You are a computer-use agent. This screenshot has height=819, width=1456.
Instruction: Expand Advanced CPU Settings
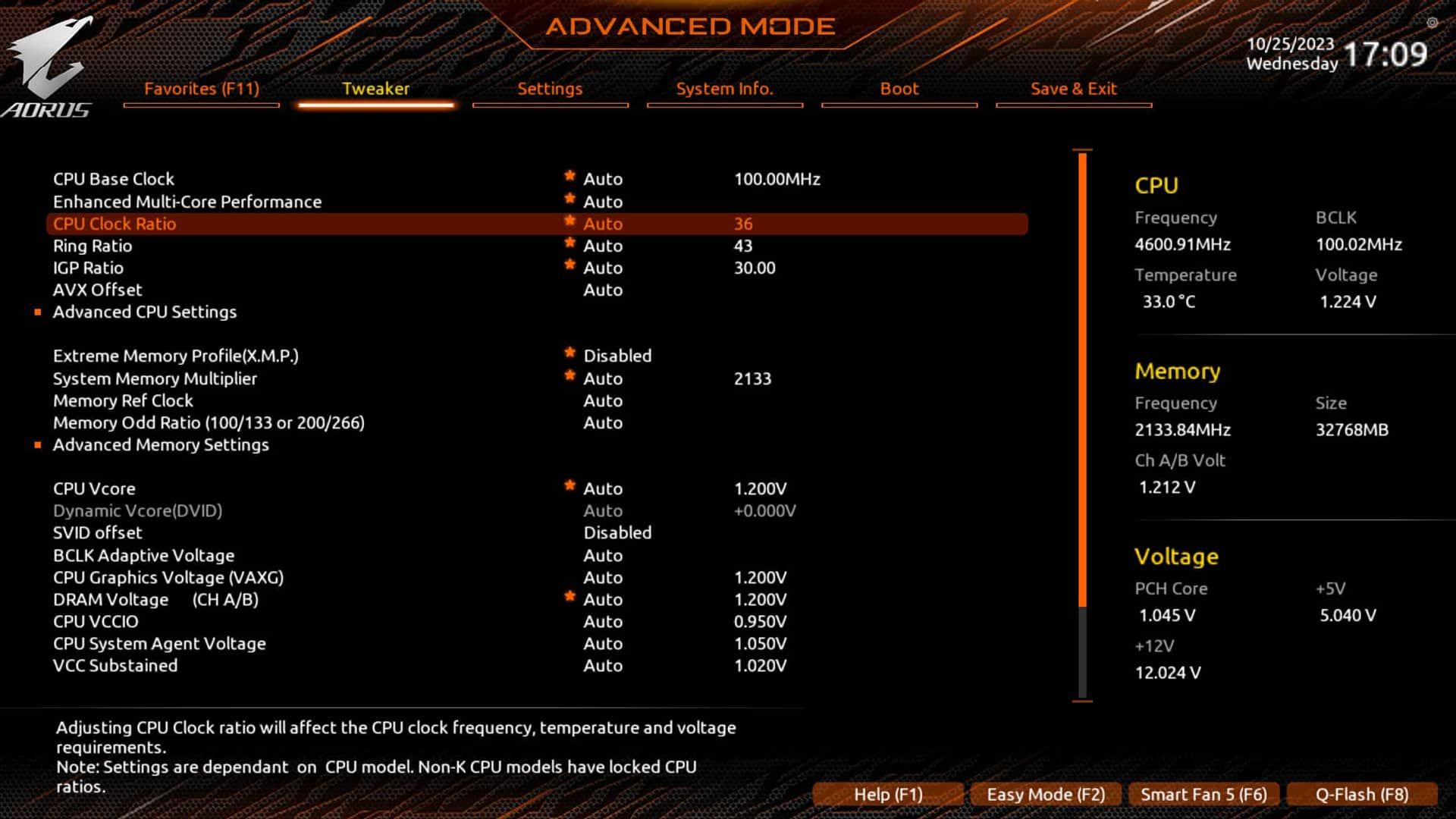144,312
